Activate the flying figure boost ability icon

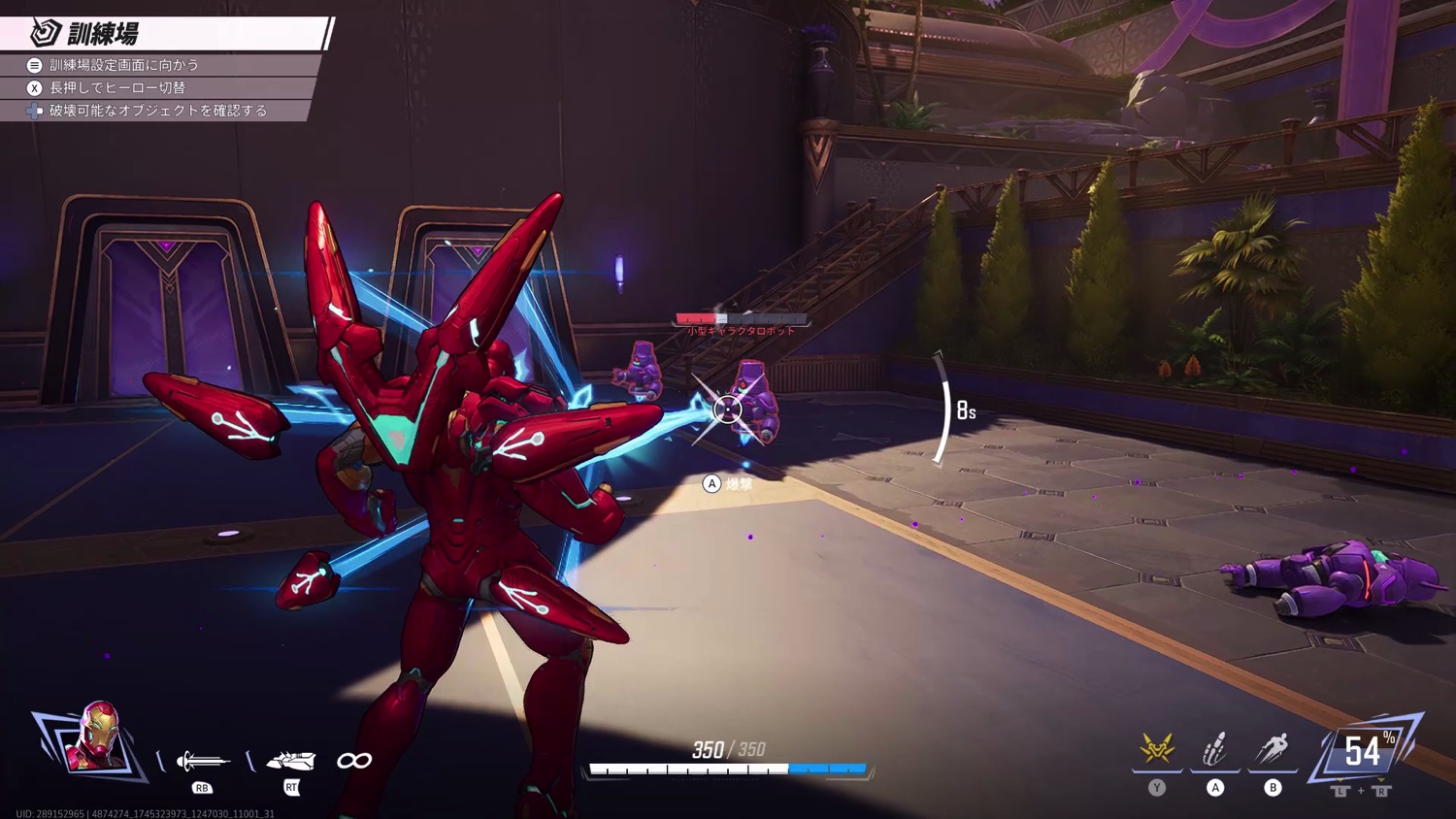click(1273, 749)
